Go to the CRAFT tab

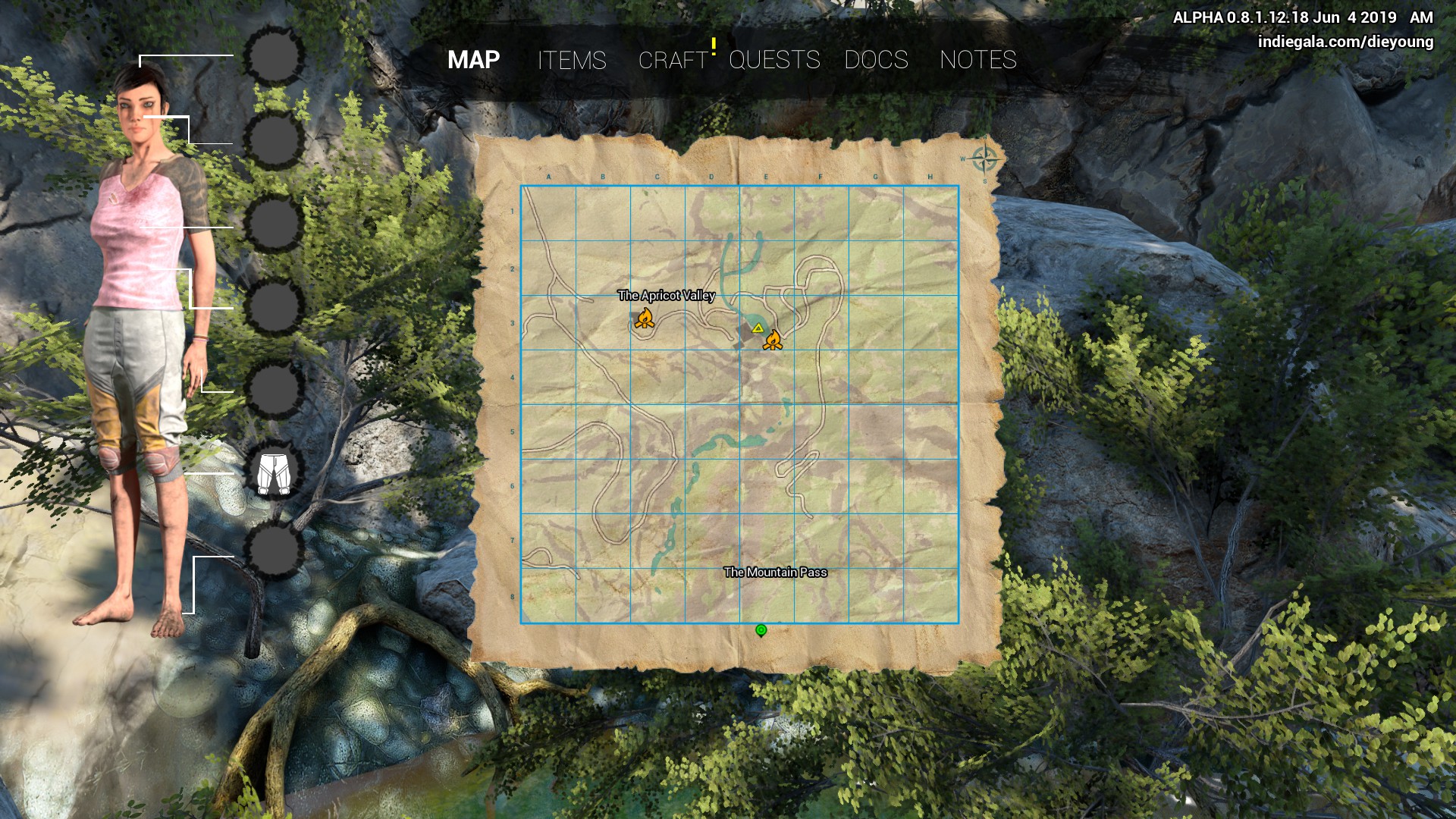pos(673,60)
